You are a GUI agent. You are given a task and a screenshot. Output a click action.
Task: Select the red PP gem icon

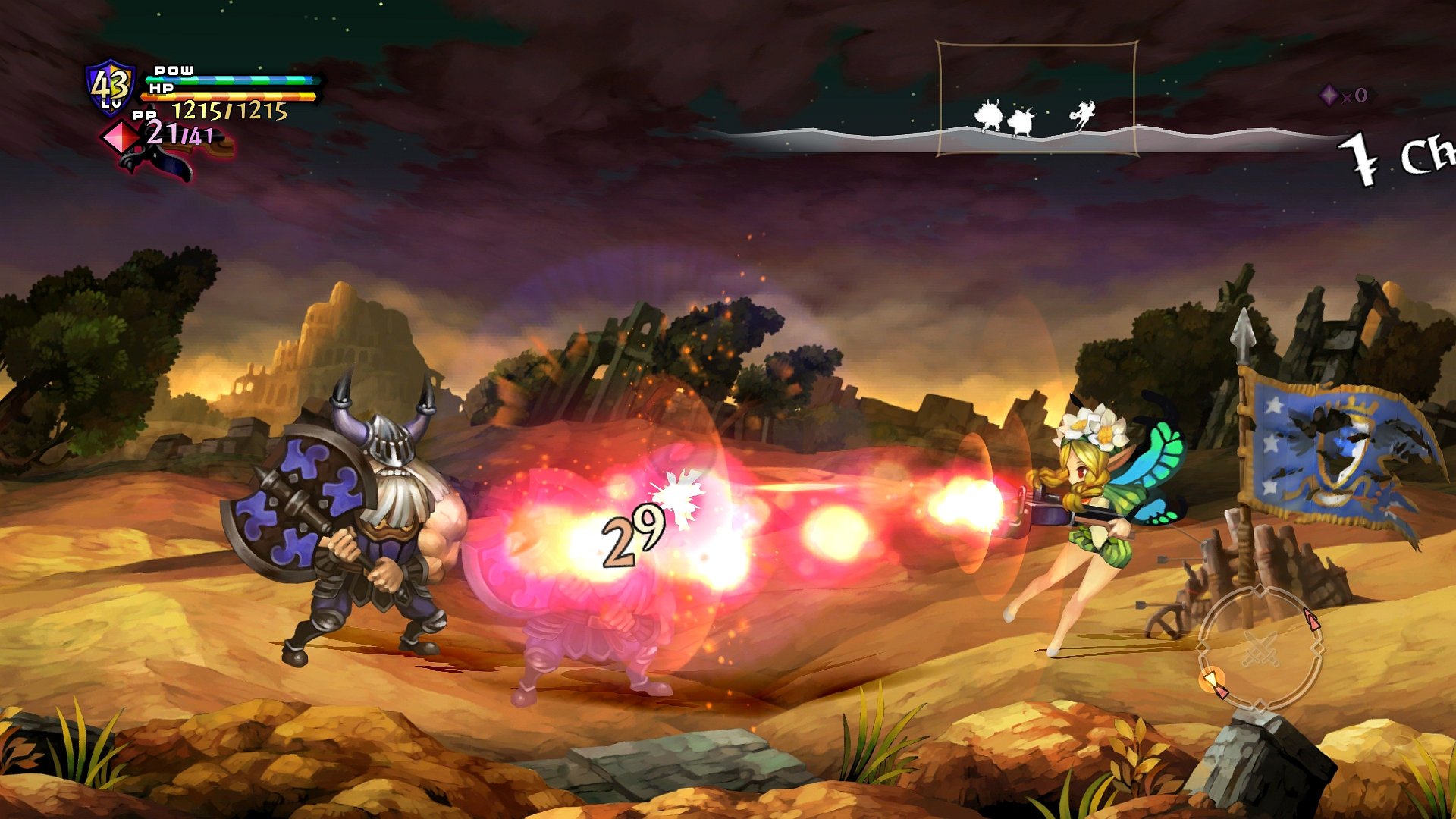click(121, 138)
